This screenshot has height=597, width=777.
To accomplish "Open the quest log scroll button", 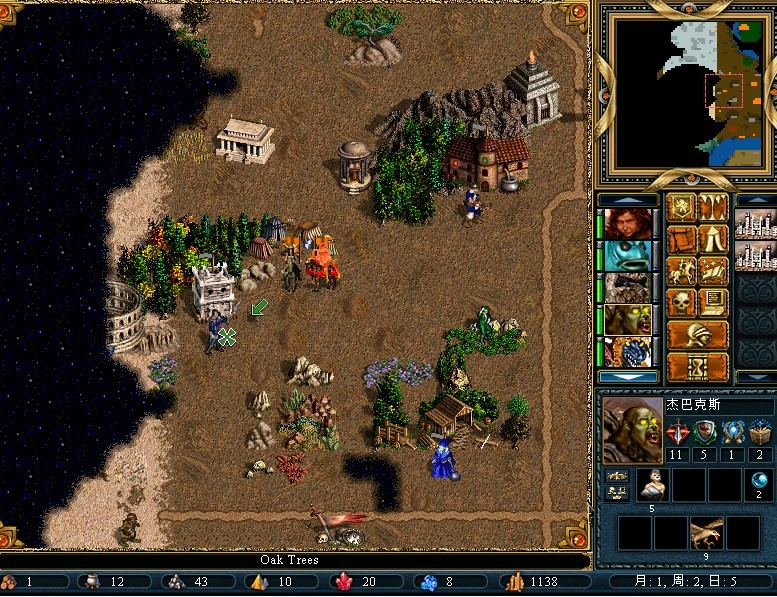I will click(x=683, y=239).
